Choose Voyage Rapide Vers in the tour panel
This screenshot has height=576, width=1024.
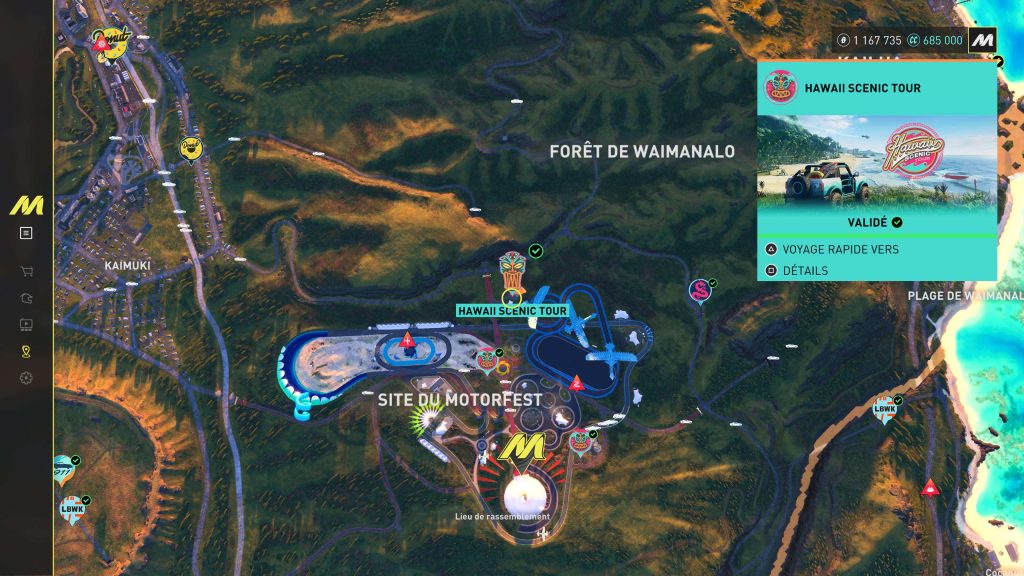pyautogui.click(x=840, y=249)
